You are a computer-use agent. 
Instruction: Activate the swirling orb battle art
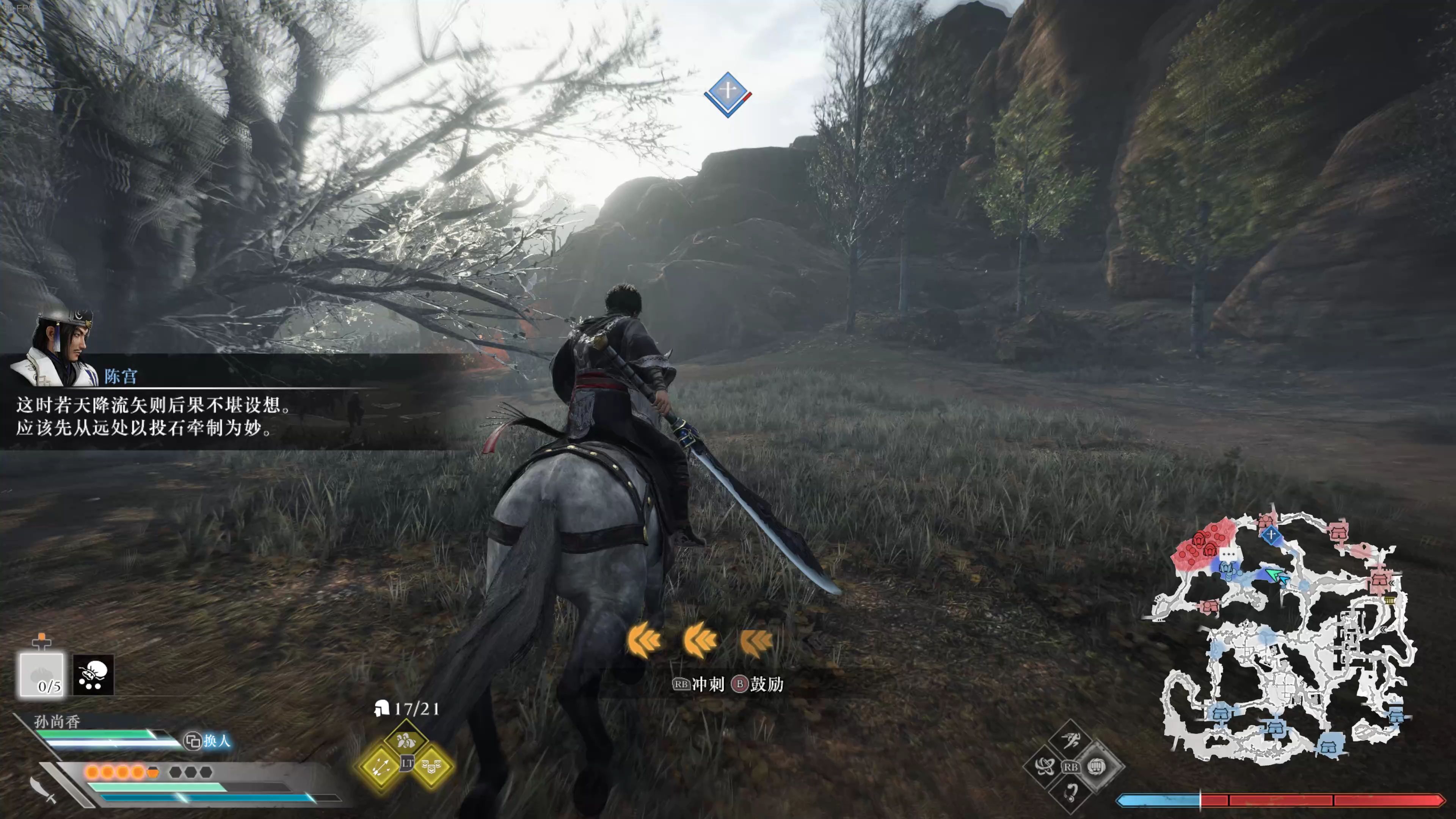click(x=1043, y=767)
